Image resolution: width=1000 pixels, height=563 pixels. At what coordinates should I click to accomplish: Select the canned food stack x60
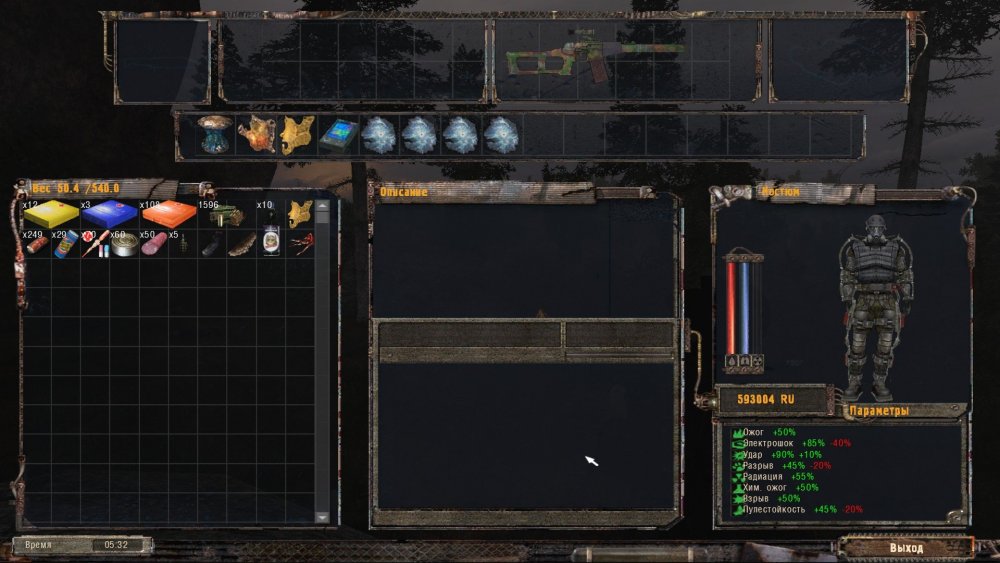click(x=124, y=243)
